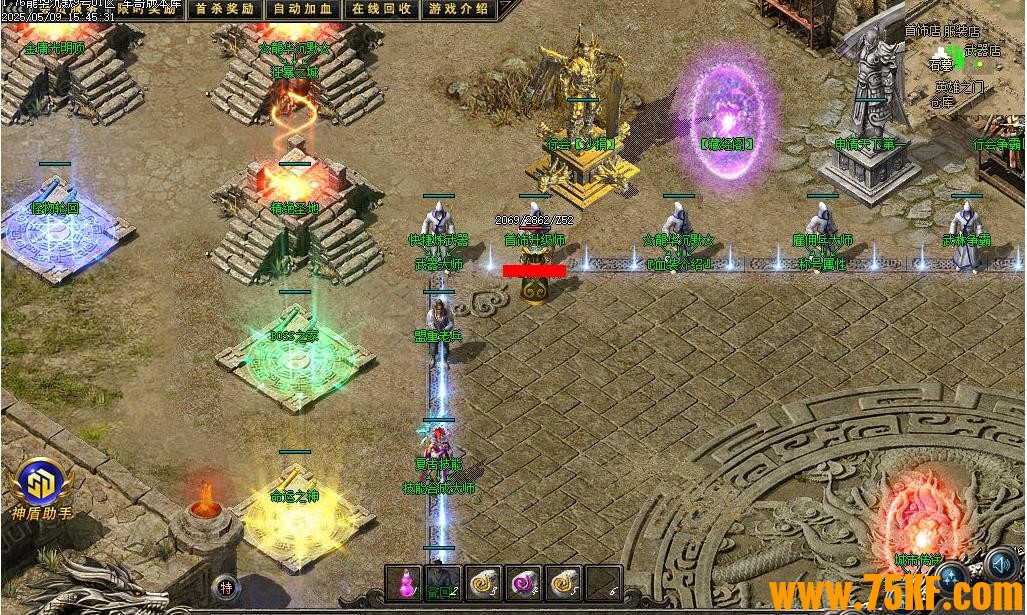The width and height of the screenshot is (1027, 615).
Task: Use the pink potion in hotbar slot 1
Action: (406, 583)
